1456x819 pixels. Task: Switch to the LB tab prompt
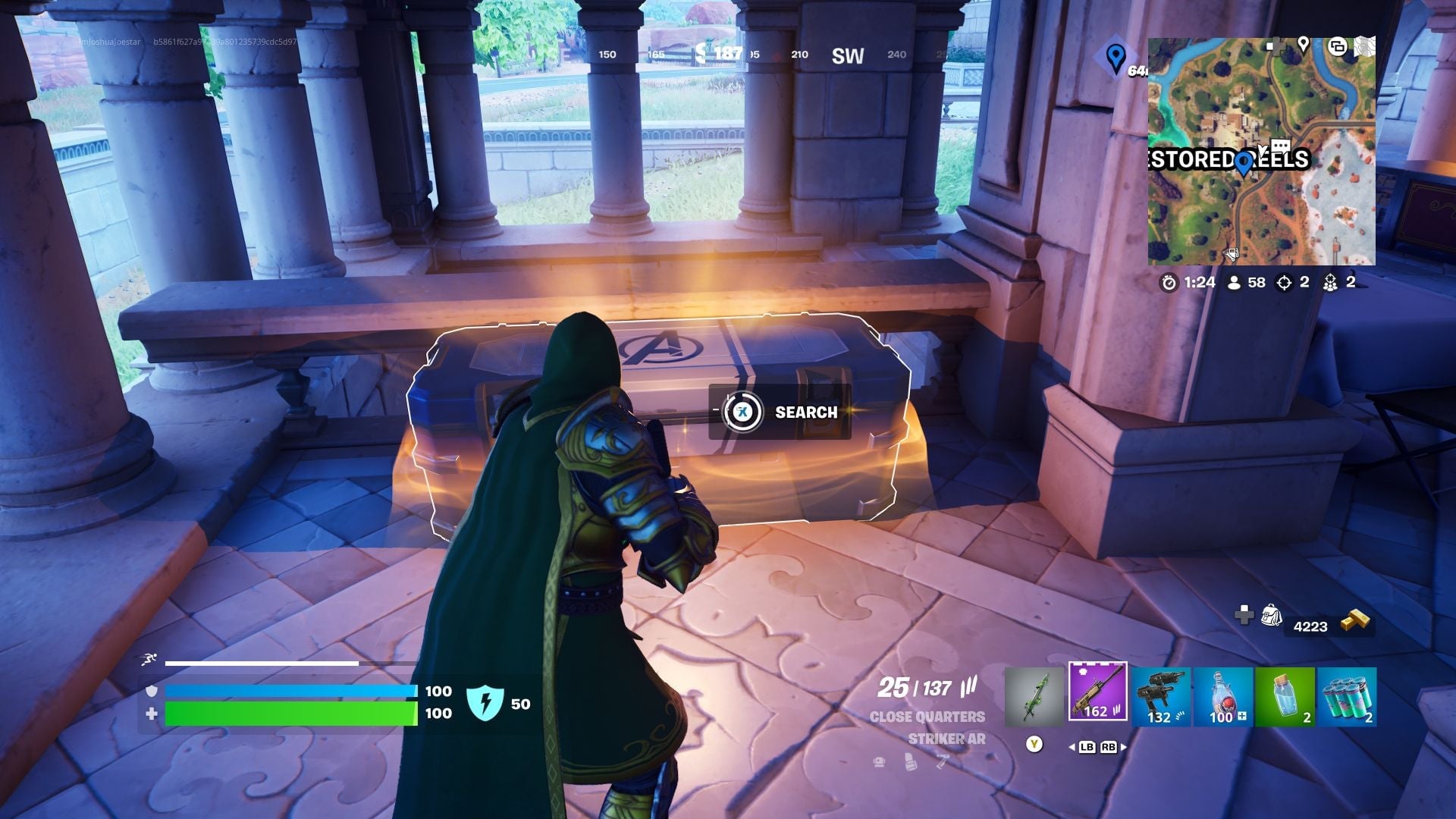click(x=1086, y=748)
